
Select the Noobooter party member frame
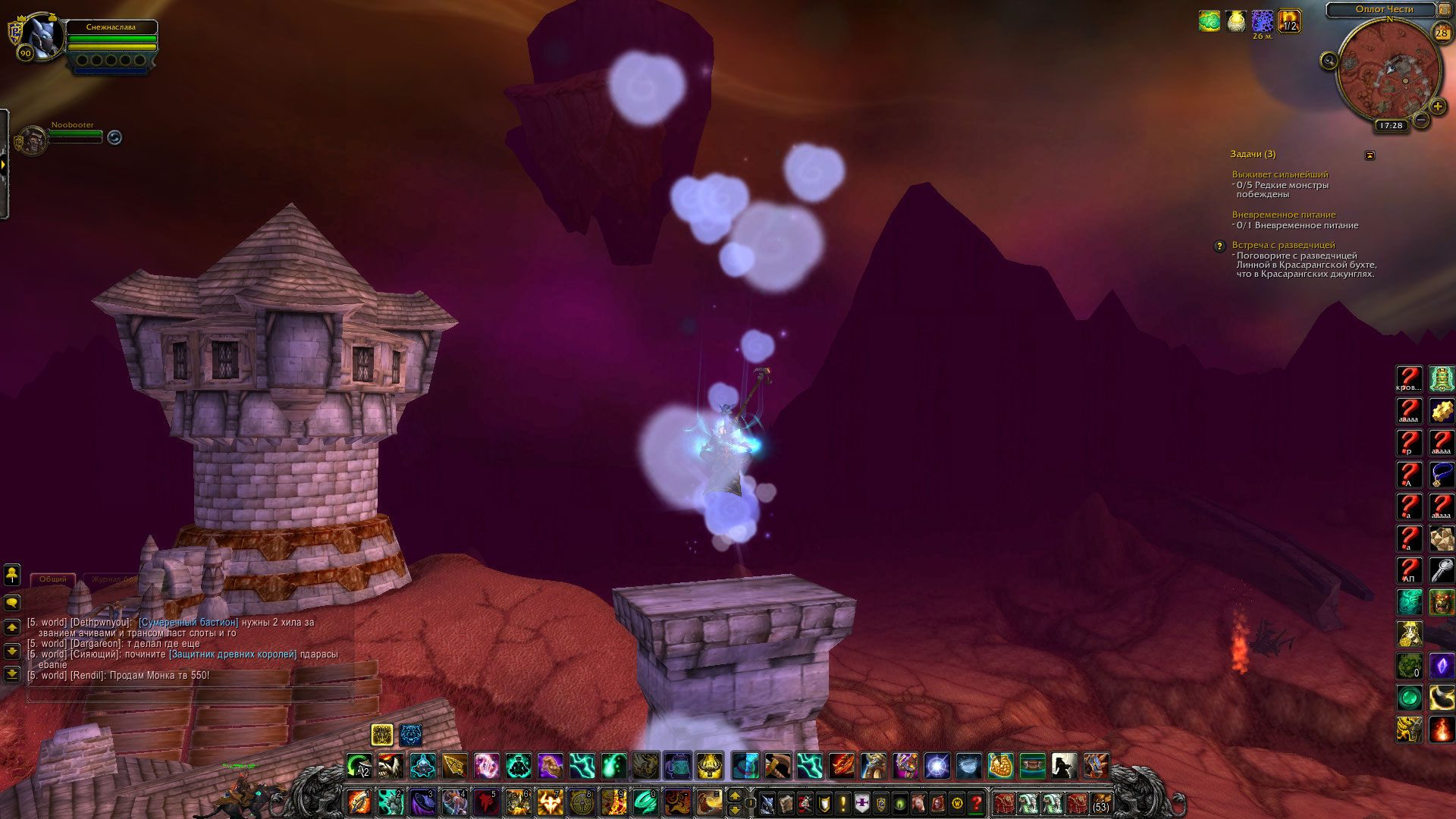point(33,140)
